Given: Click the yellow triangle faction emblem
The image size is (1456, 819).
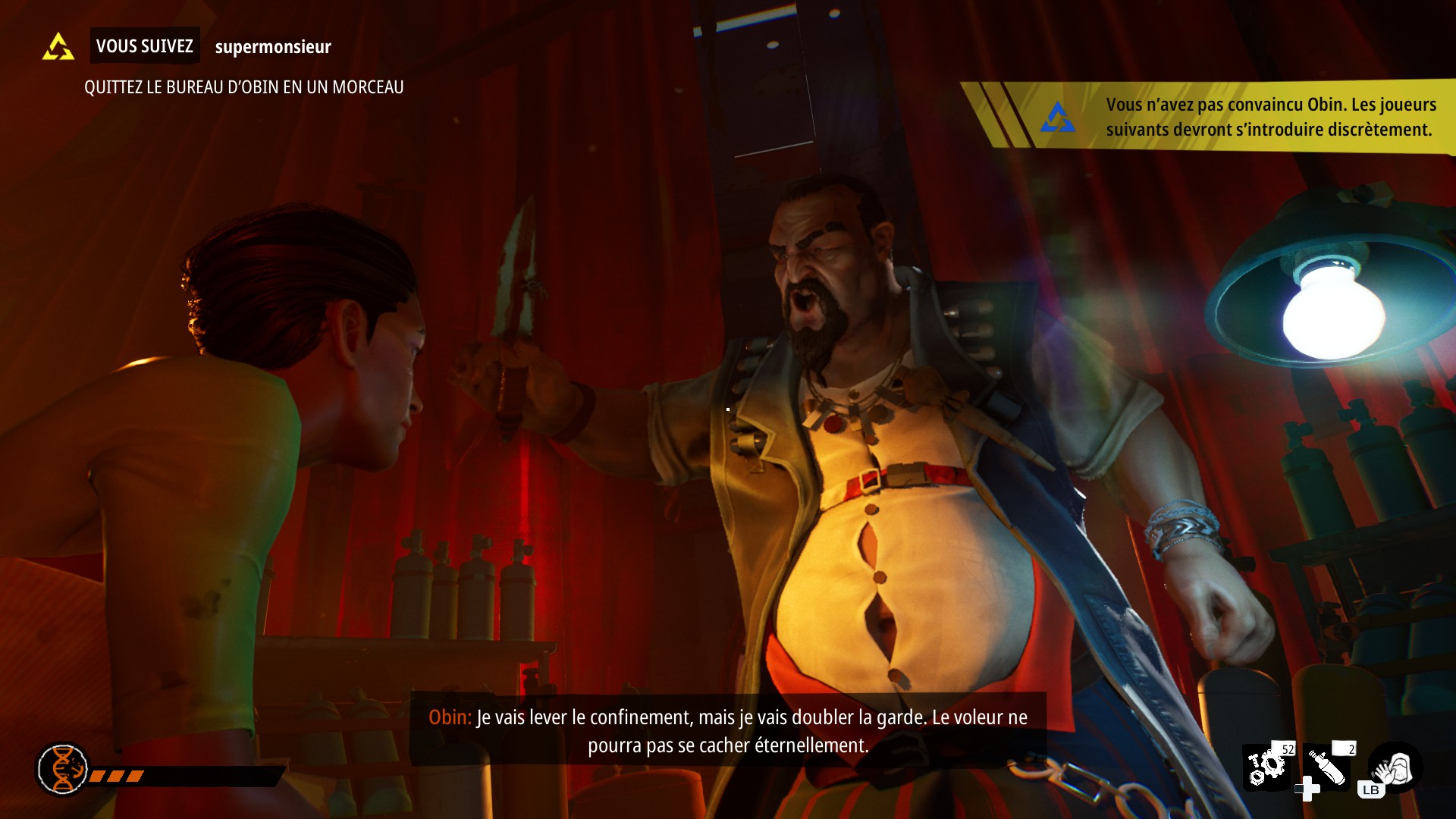Looking at the screenshot, I should coord(58,47).
